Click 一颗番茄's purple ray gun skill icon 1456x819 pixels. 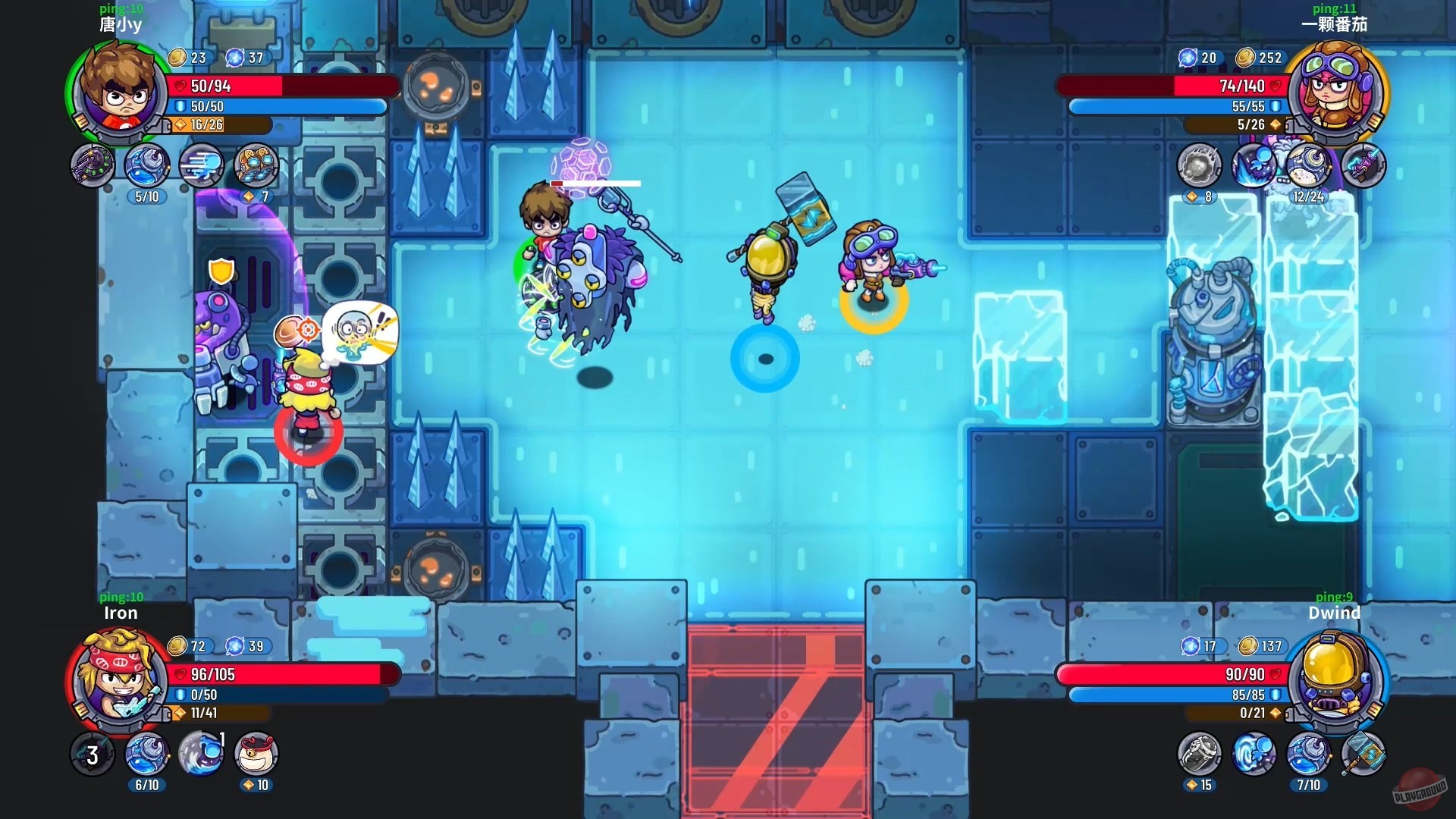coord(1362,165)
